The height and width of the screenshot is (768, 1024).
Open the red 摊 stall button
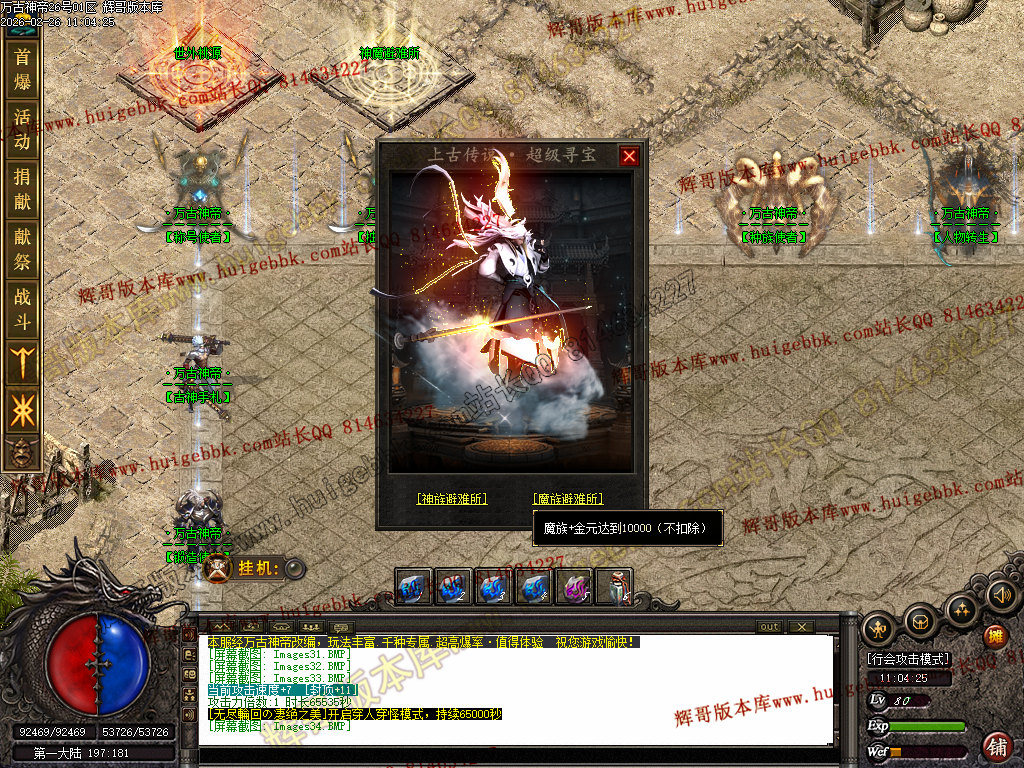pyautogui.click(x=995, y=636)
